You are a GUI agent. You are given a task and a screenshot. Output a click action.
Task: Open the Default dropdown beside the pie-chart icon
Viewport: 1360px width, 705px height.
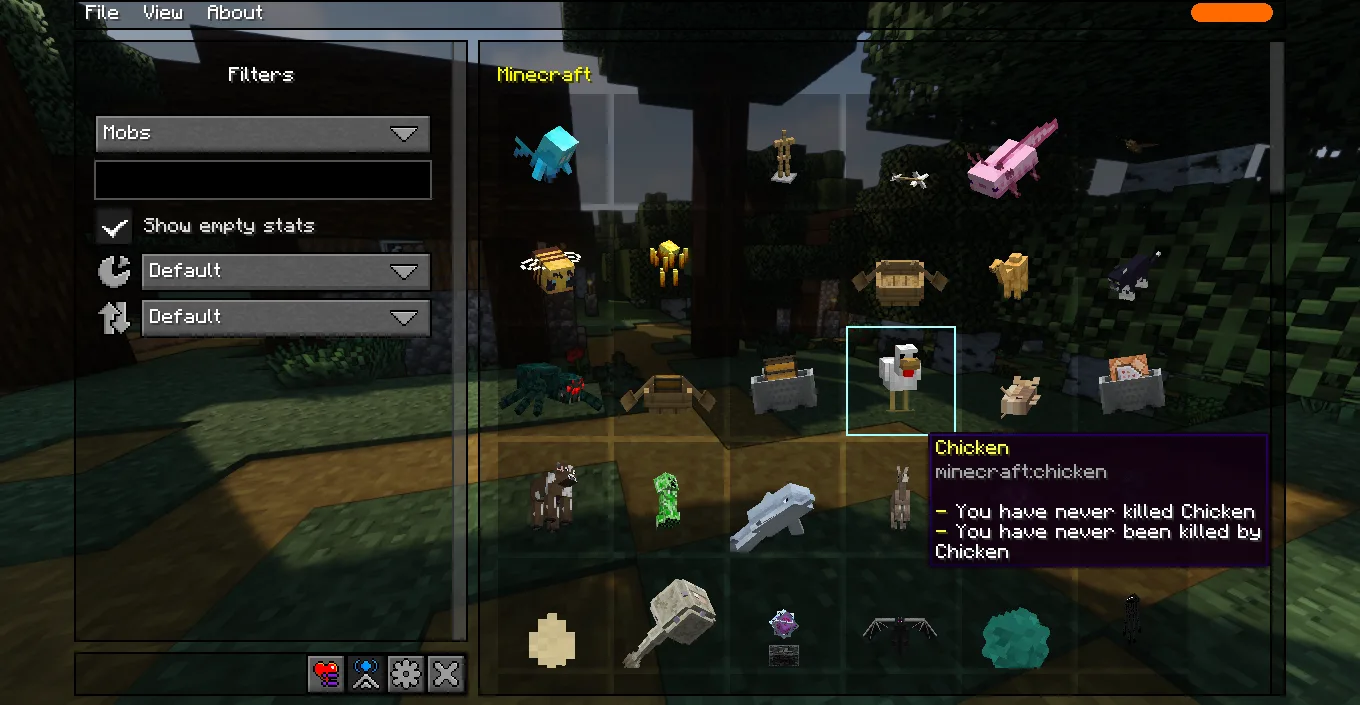pos(286,271)
